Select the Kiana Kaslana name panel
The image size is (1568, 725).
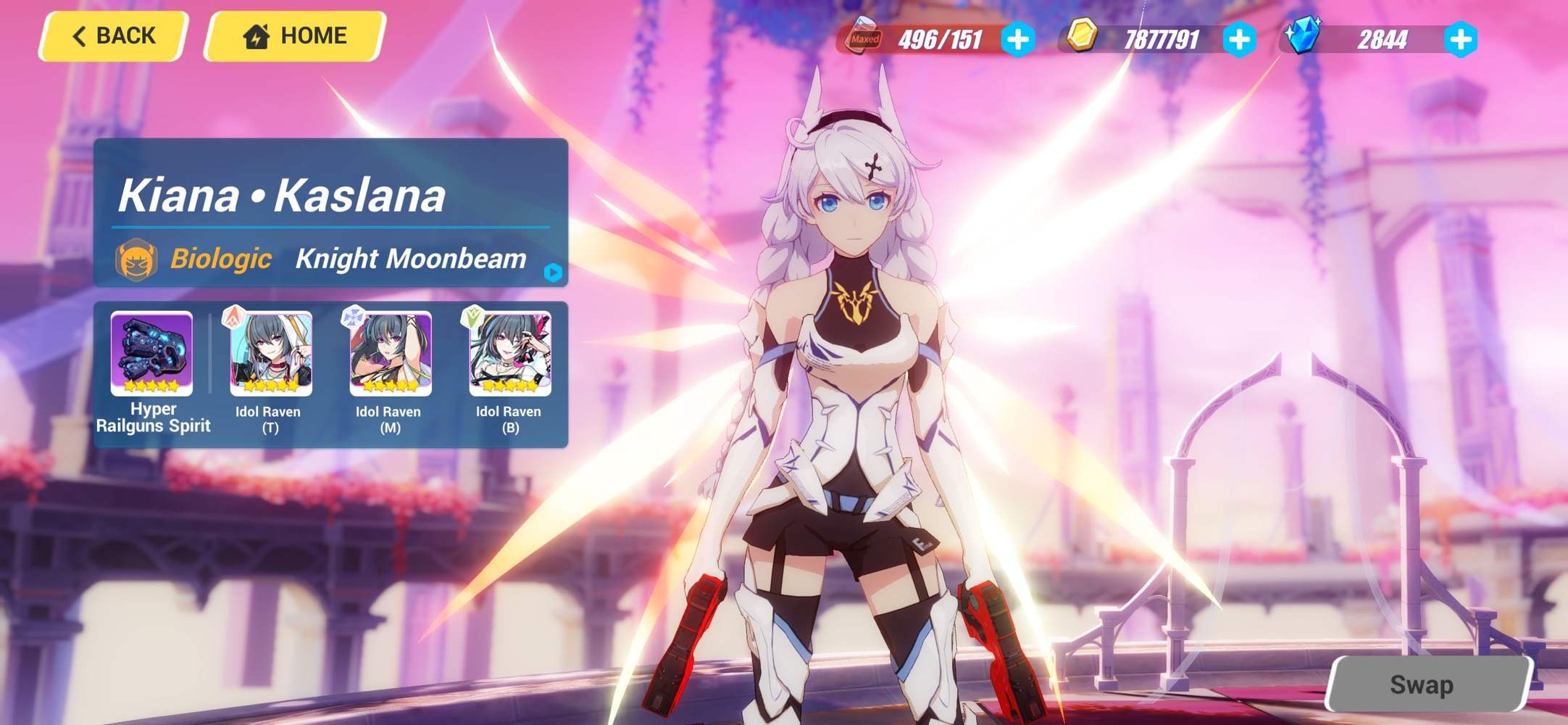(x=283, y=196)
